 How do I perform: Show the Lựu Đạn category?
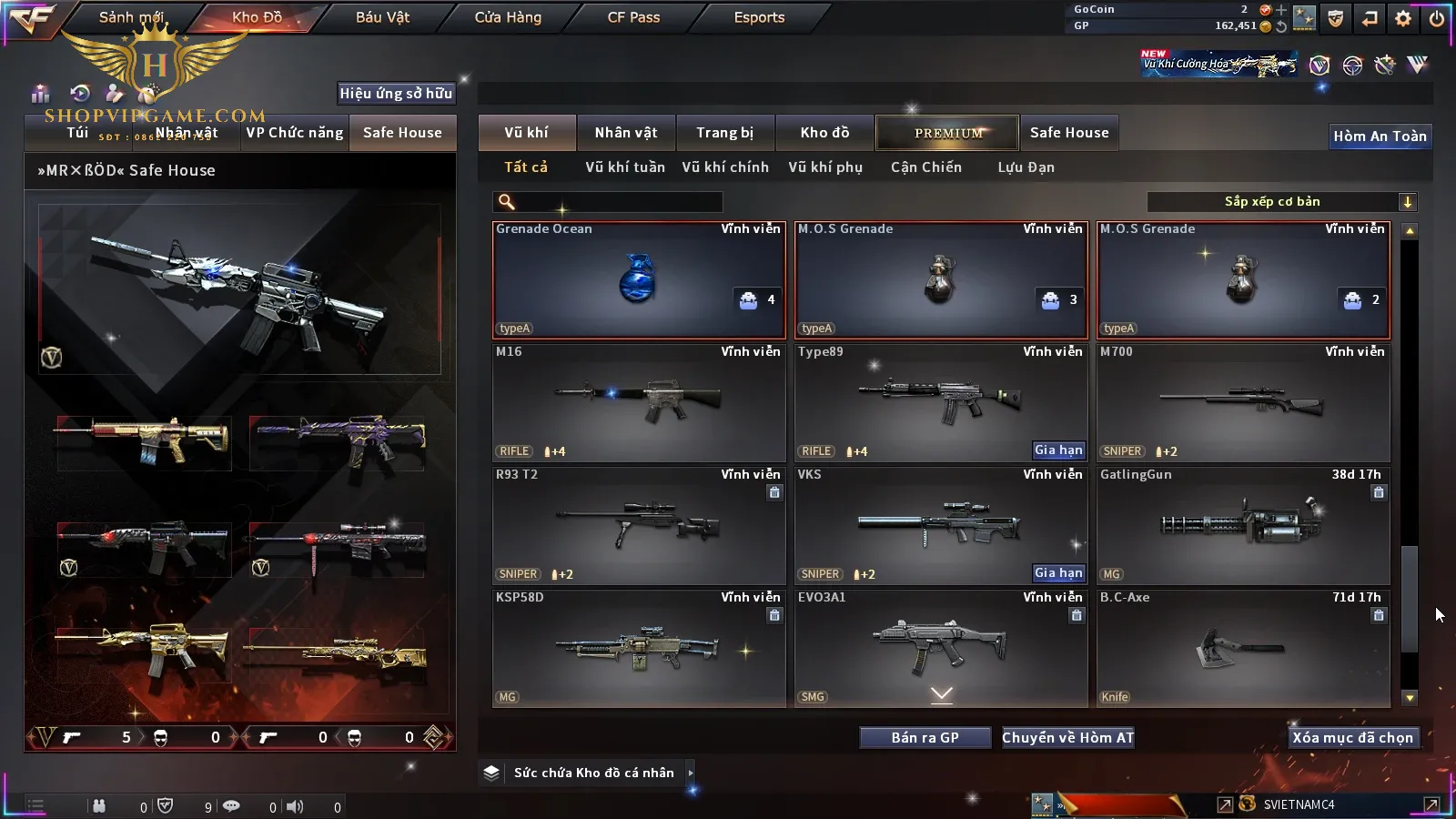(x=1026, y=167)
